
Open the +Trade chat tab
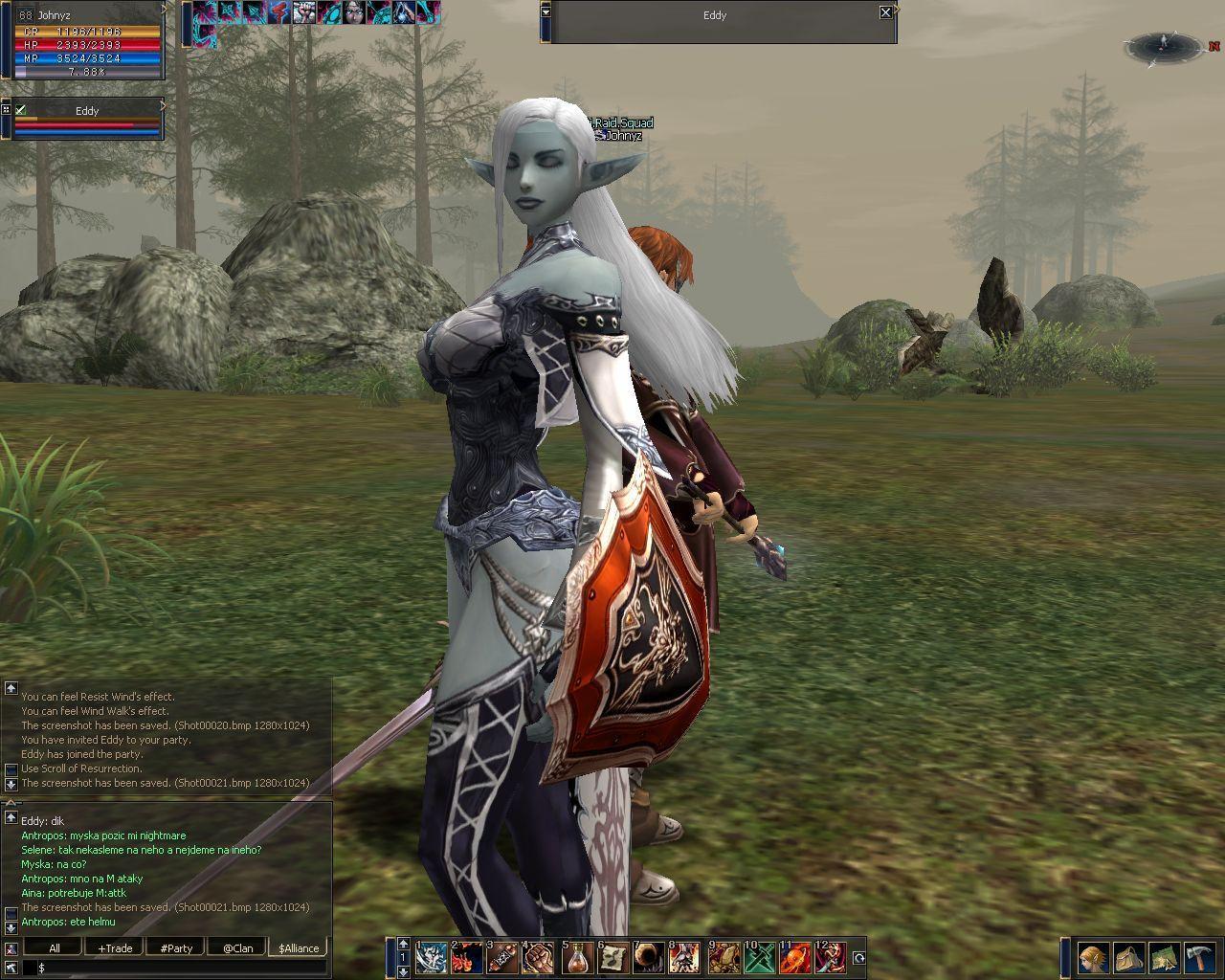coord(115,948)
